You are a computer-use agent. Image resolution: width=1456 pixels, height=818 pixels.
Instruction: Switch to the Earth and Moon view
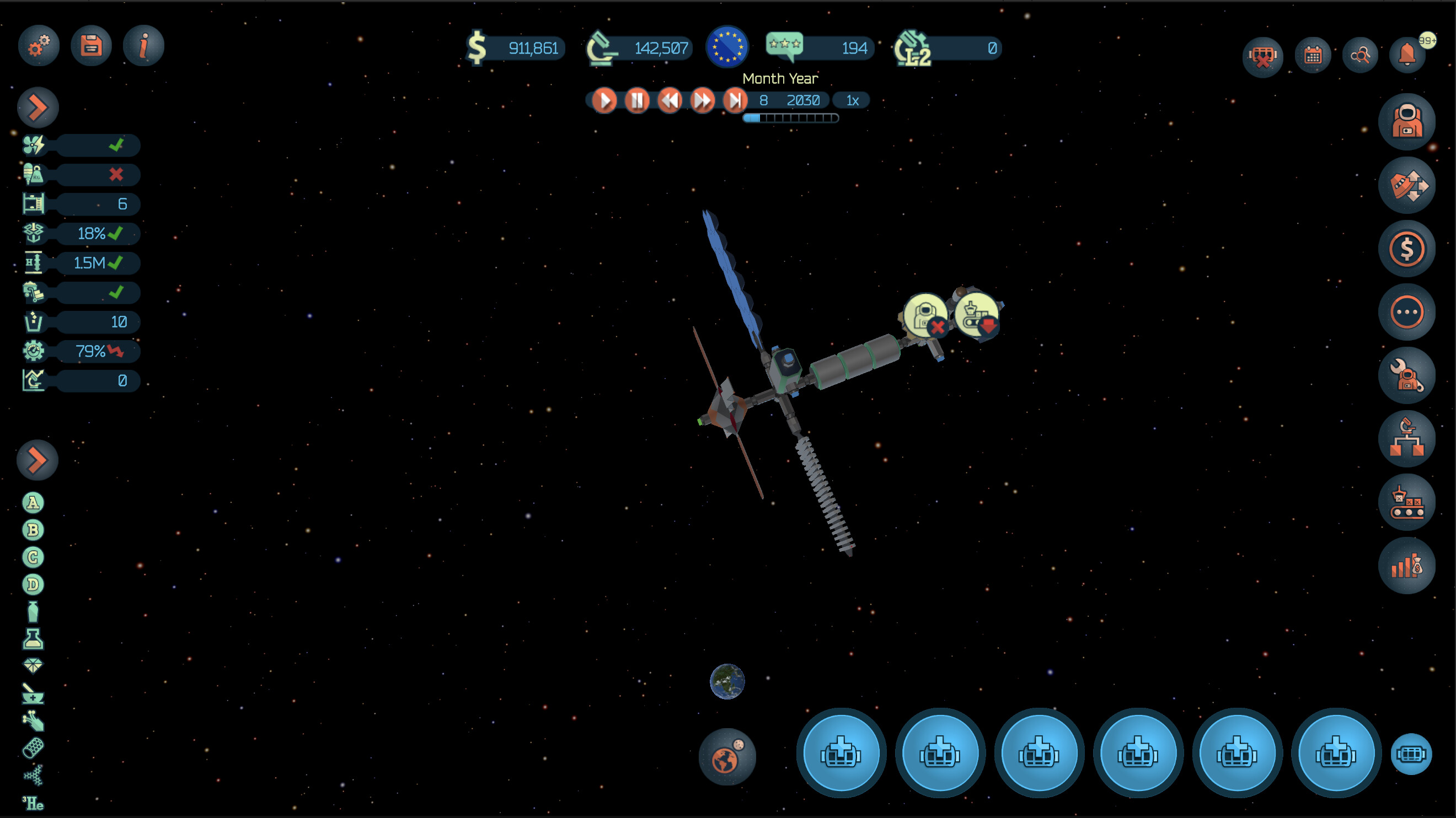tap(727, 757)
